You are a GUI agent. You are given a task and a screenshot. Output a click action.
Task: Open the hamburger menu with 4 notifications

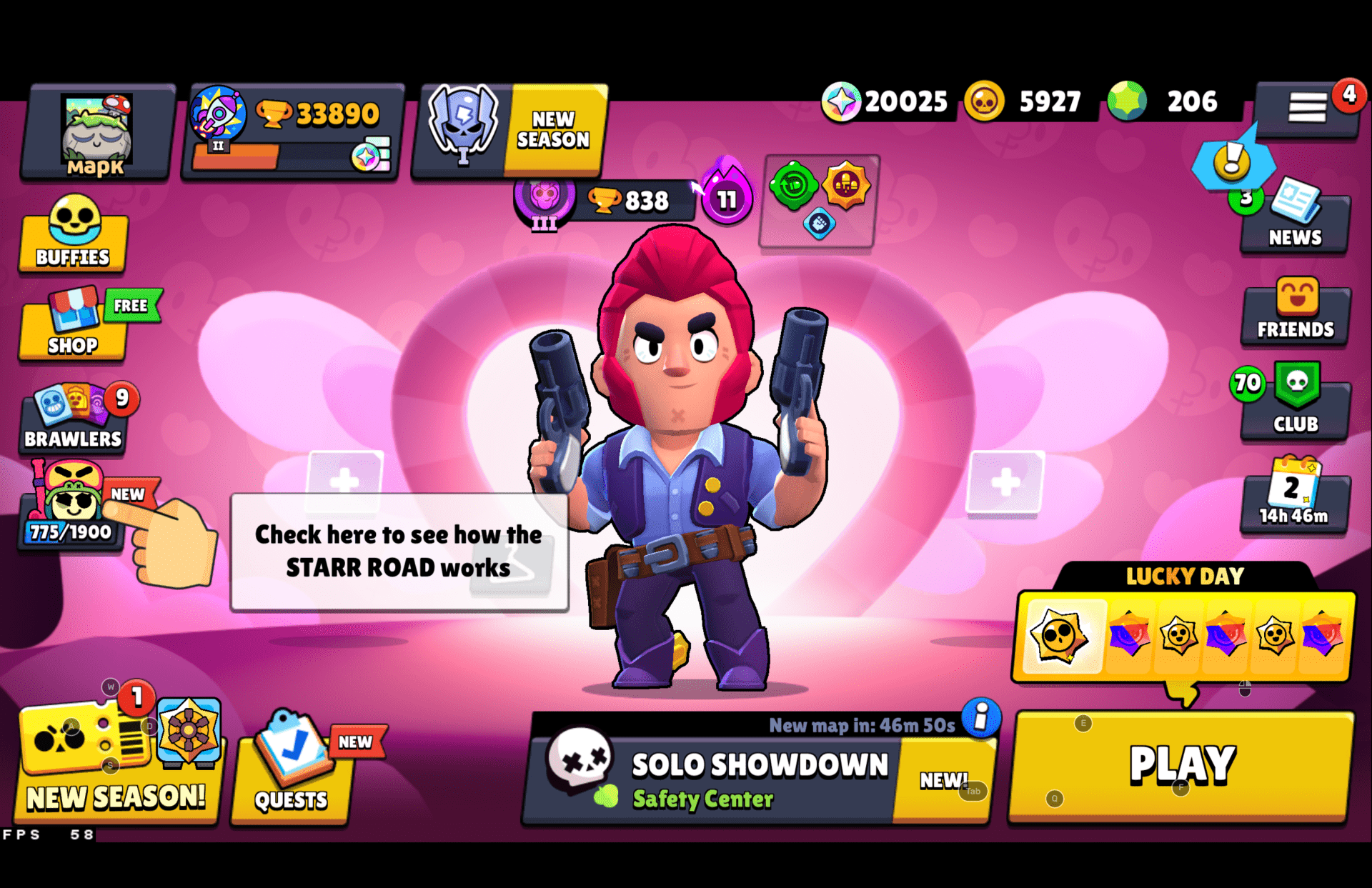1307,106
